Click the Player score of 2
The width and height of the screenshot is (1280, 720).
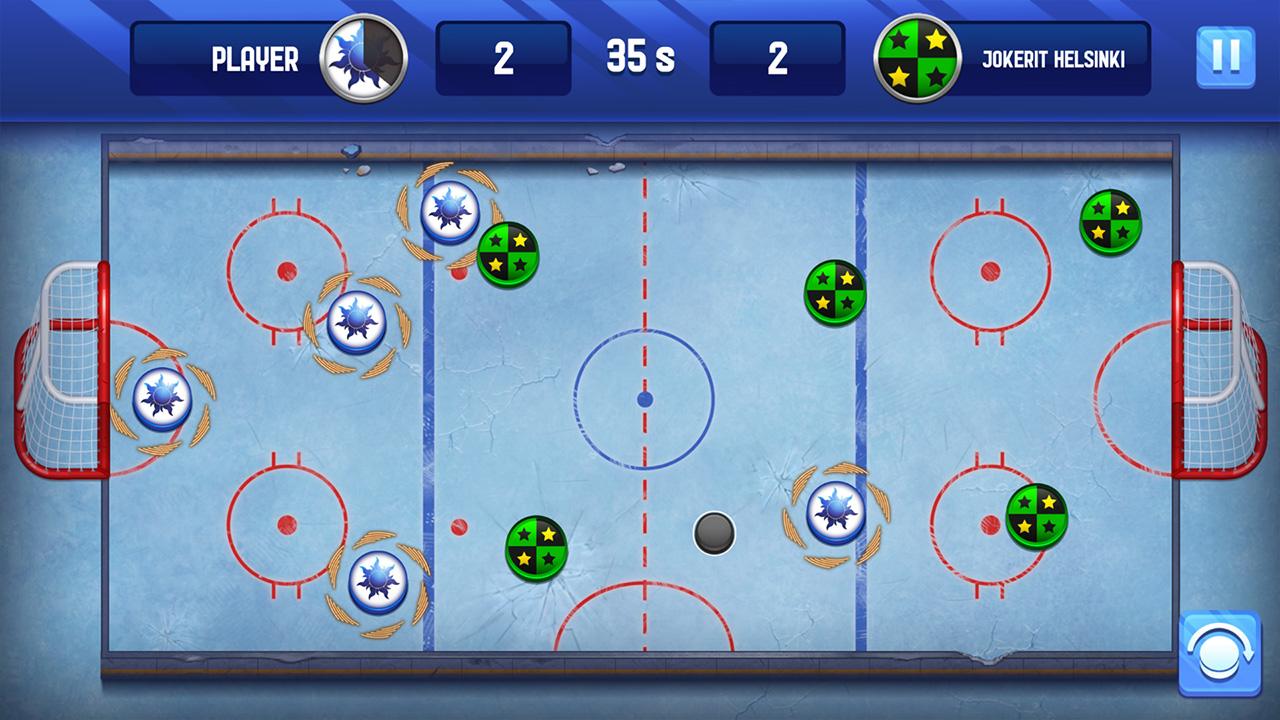pos(504,58)
